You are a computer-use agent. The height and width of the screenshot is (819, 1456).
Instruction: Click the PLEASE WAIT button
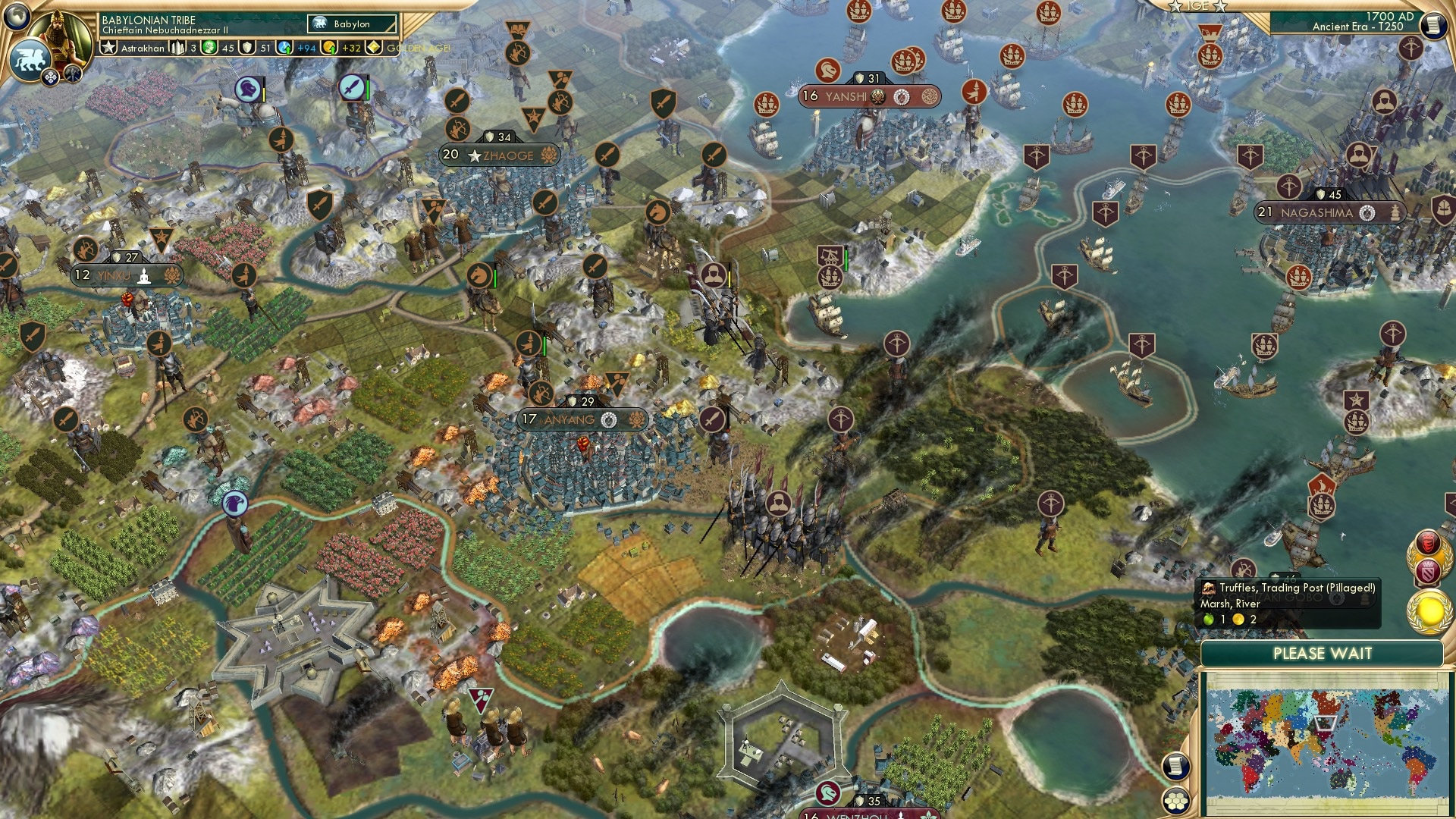(x=1323, y=653)
